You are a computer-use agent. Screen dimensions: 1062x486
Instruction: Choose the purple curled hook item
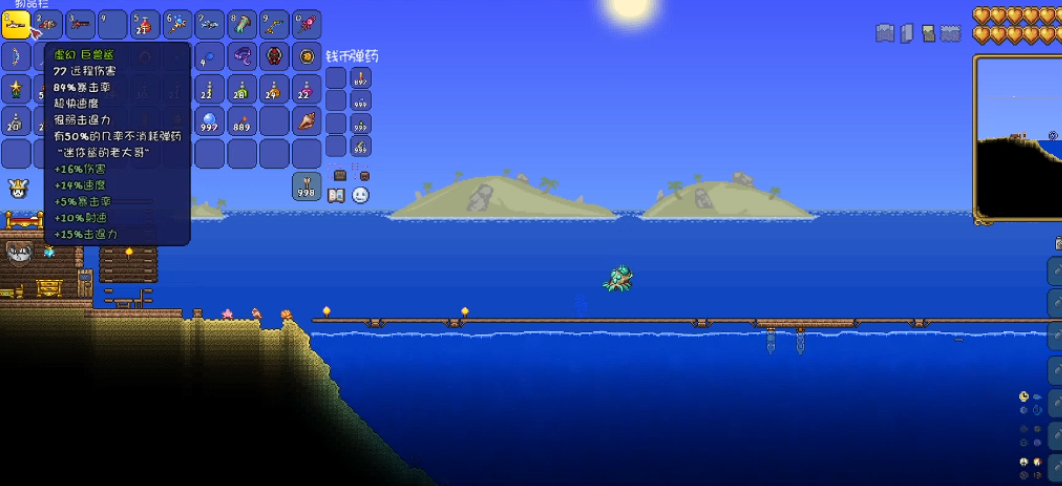(242, 56)
